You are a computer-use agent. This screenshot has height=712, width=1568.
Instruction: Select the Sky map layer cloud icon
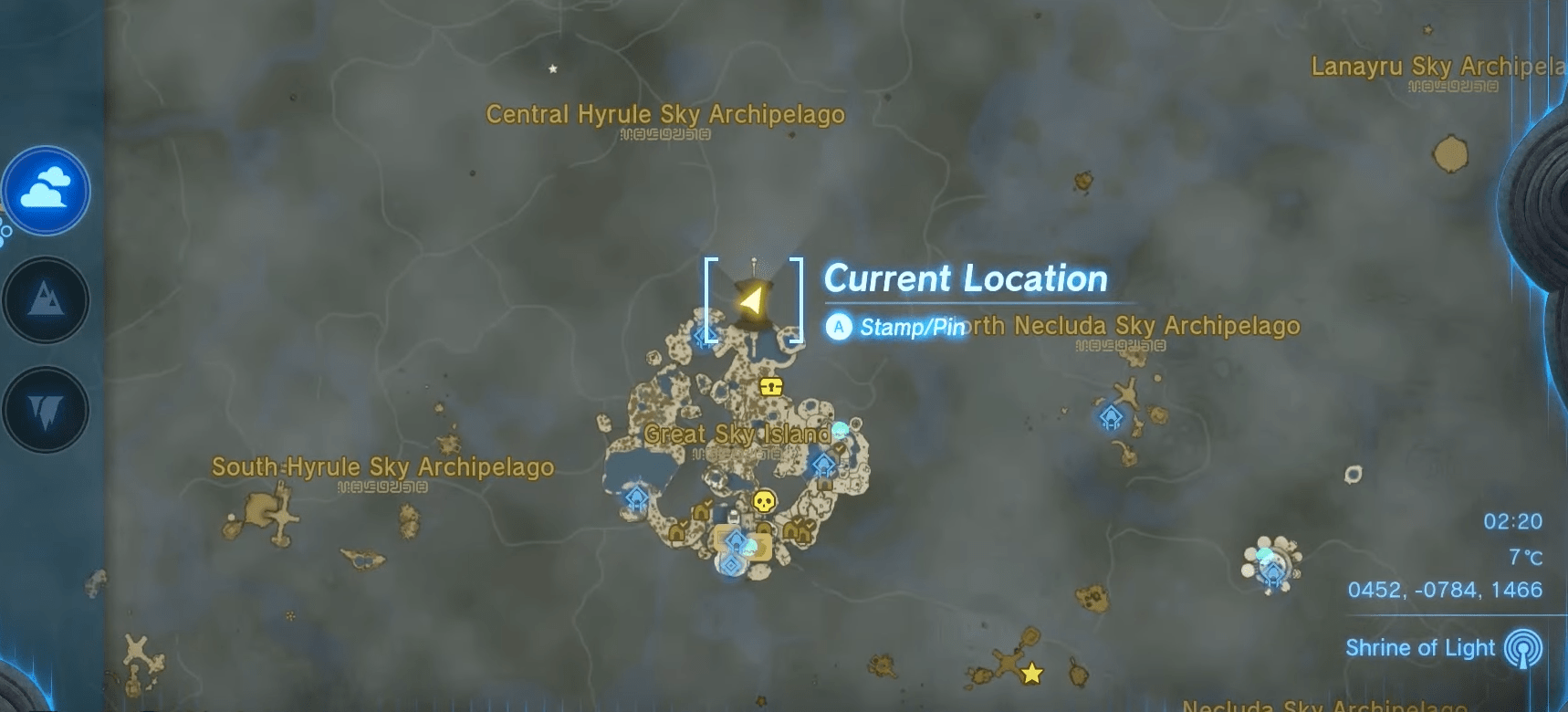pos(46,190)
